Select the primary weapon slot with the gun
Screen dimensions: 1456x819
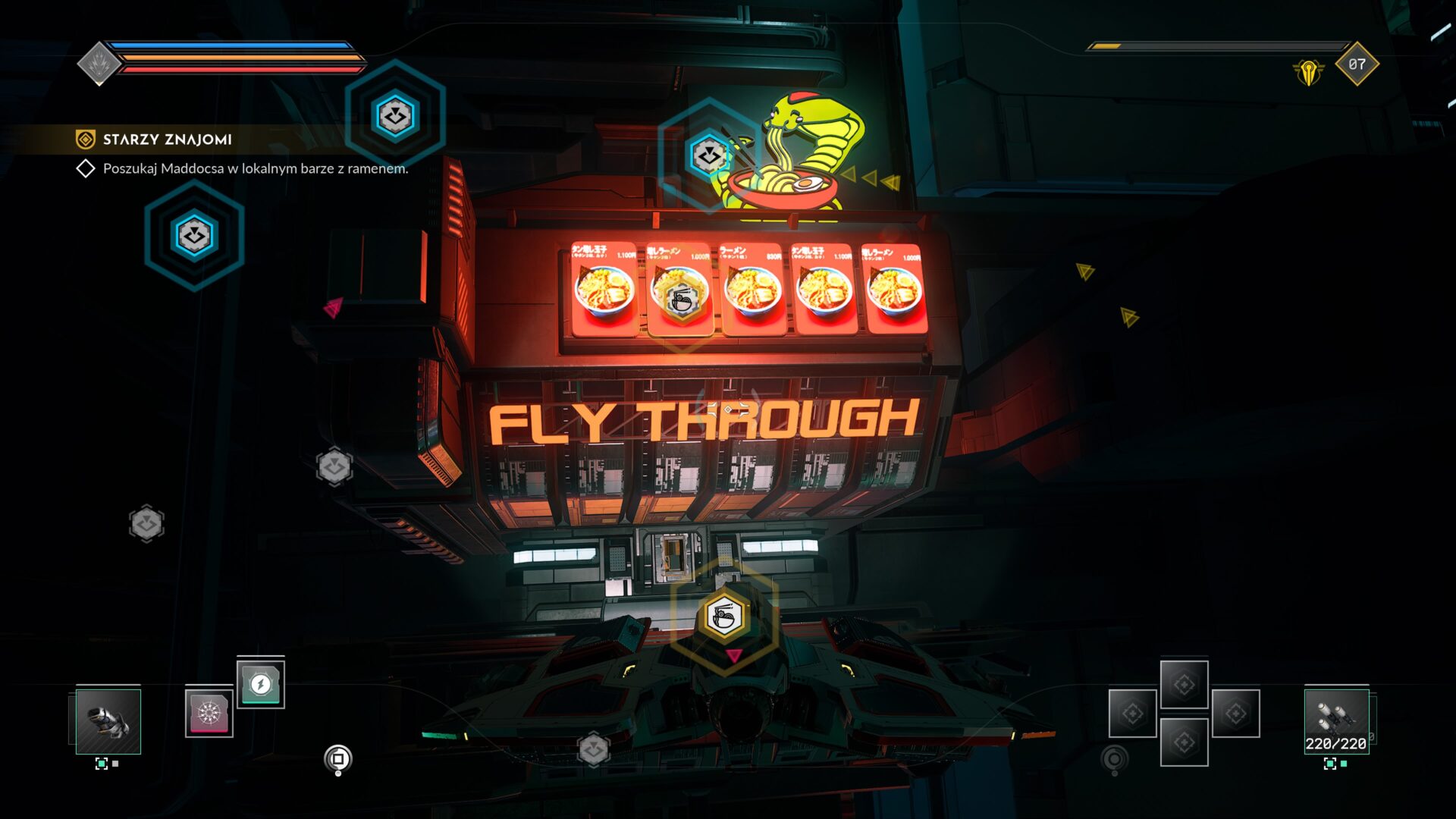(108, 721)
